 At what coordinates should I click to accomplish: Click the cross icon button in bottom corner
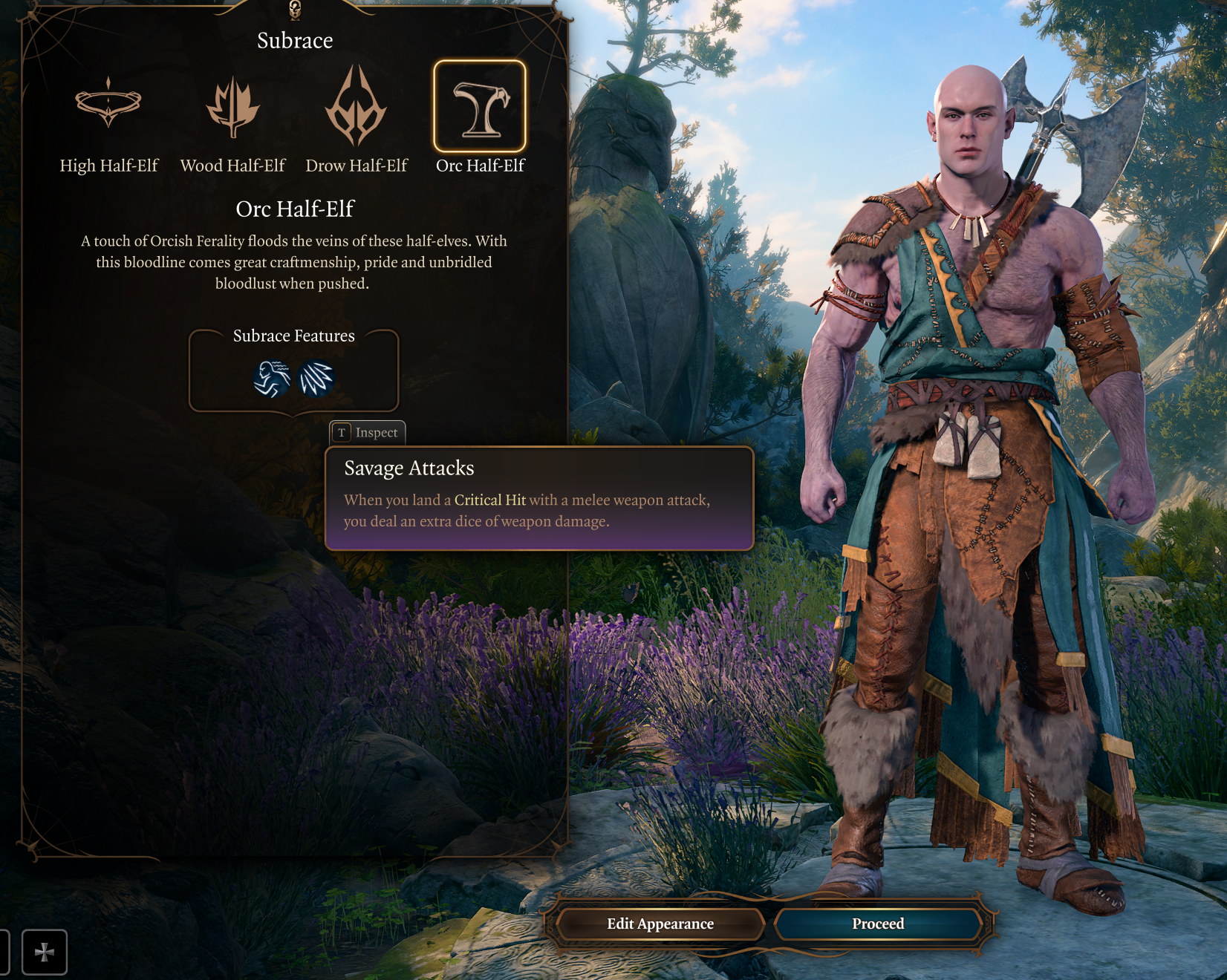45,952
